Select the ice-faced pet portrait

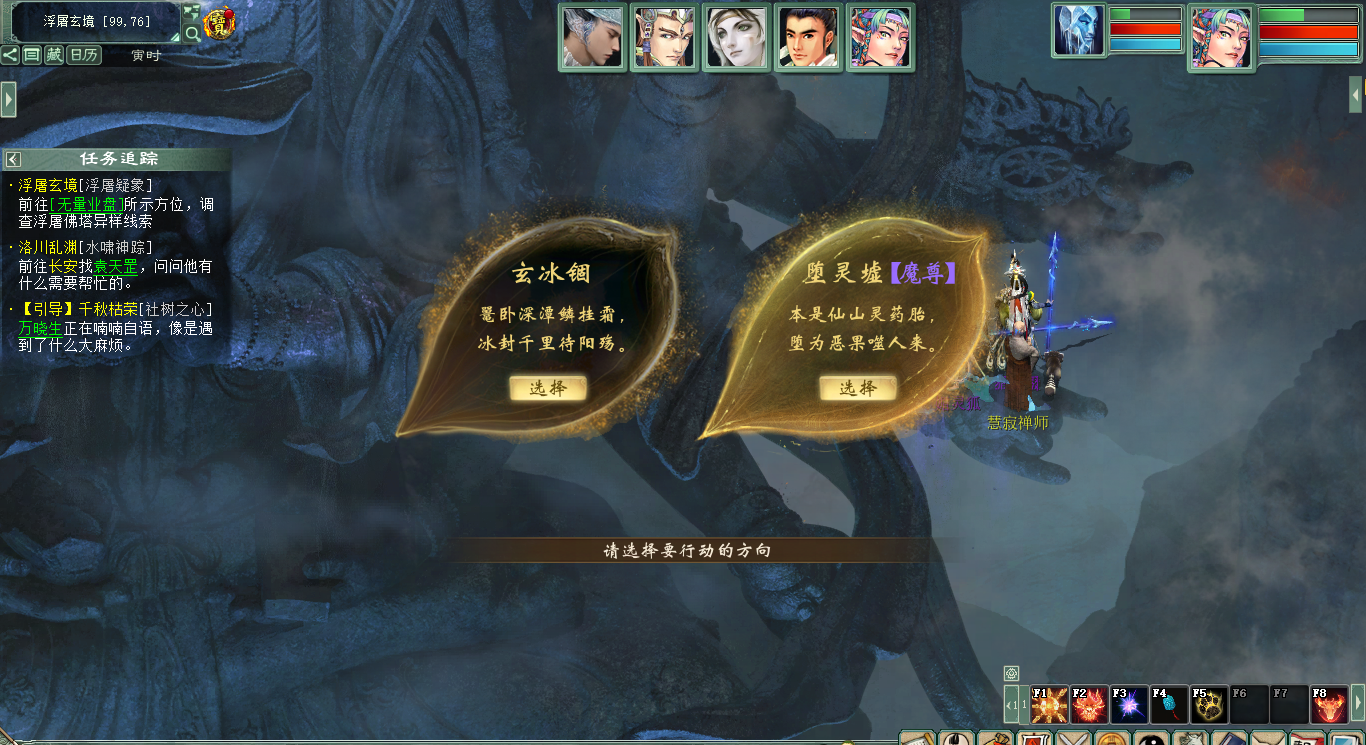(x=1078, y=31)
